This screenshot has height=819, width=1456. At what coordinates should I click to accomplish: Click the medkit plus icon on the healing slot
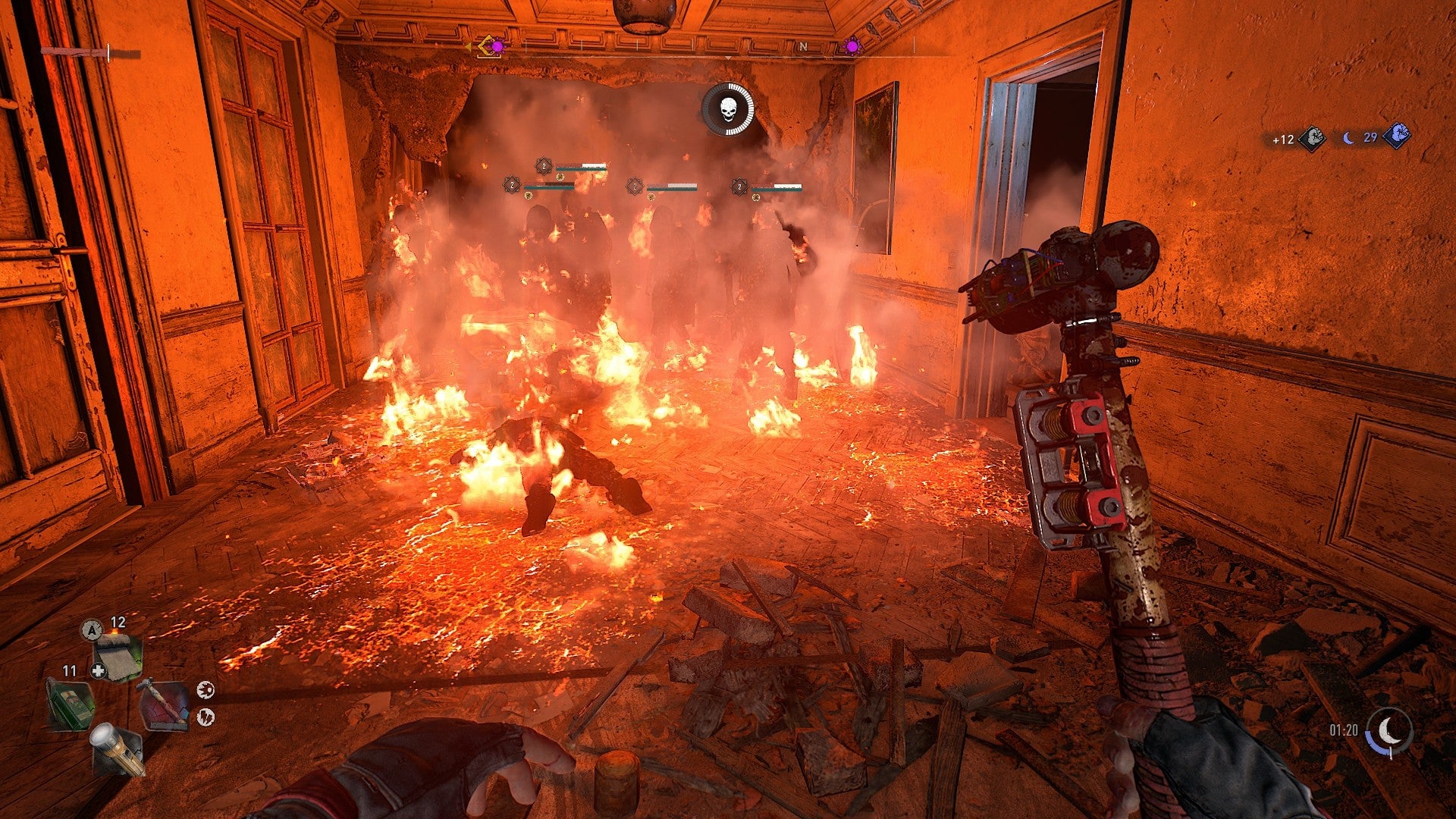[99, 670]
